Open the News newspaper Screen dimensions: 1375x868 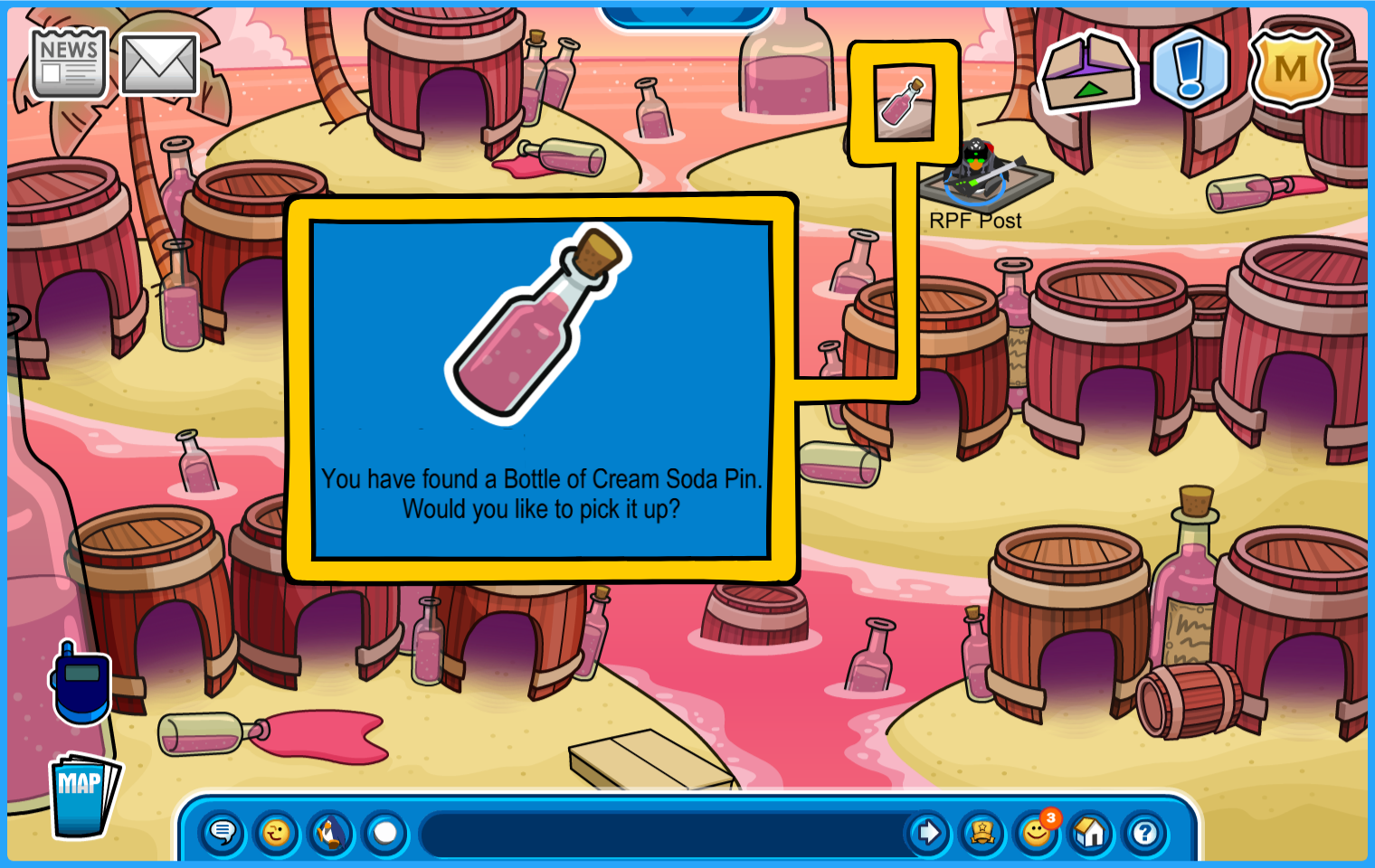[x=69, y=63]
